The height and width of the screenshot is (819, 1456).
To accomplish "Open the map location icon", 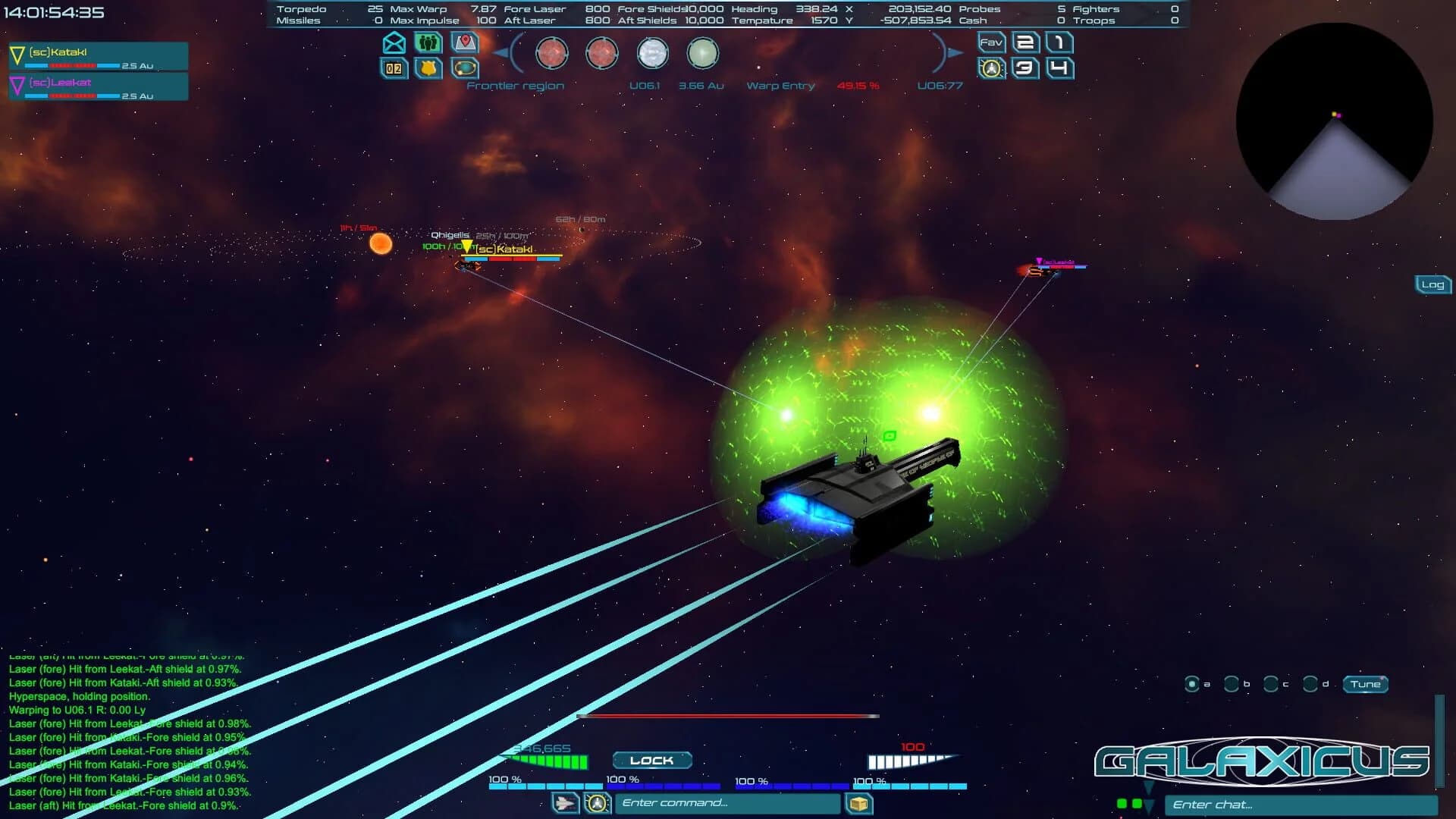I will point(463,43).
